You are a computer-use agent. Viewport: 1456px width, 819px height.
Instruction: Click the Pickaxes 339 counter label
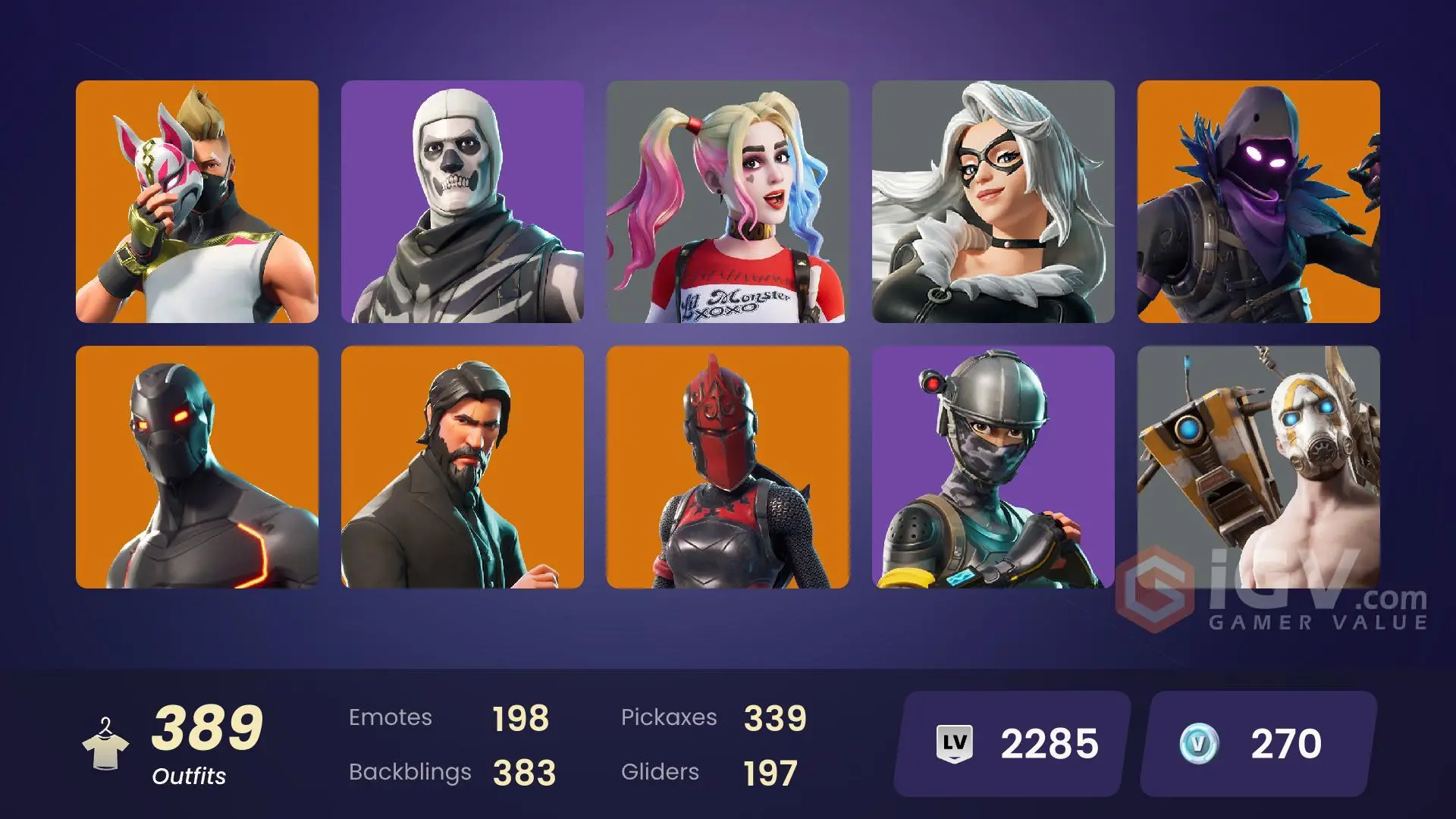click(x=713, y=717)
